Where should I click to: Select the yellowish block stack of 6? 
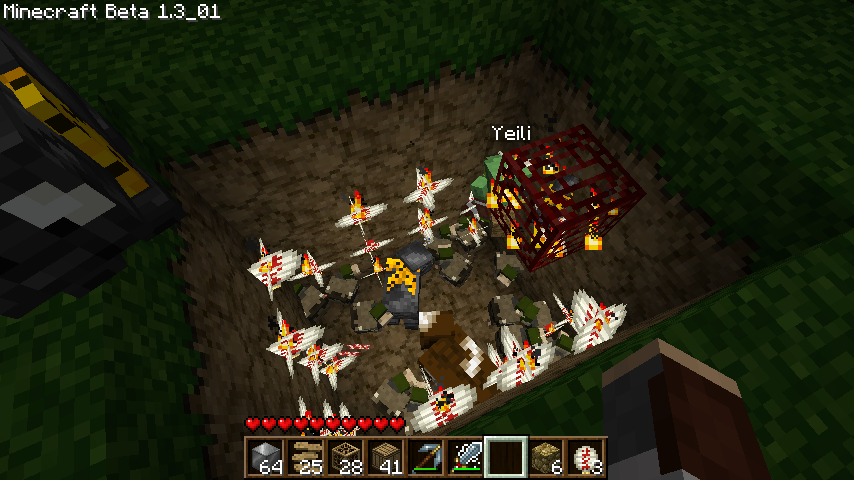(545, 457)
